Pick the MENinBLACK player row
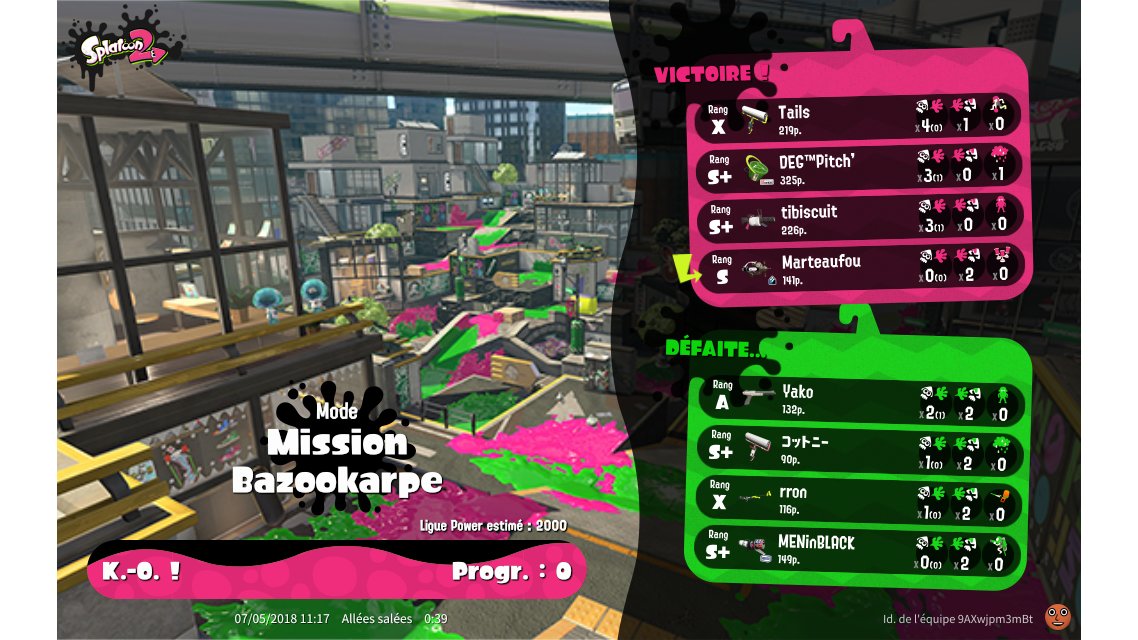 pos(858,550)
